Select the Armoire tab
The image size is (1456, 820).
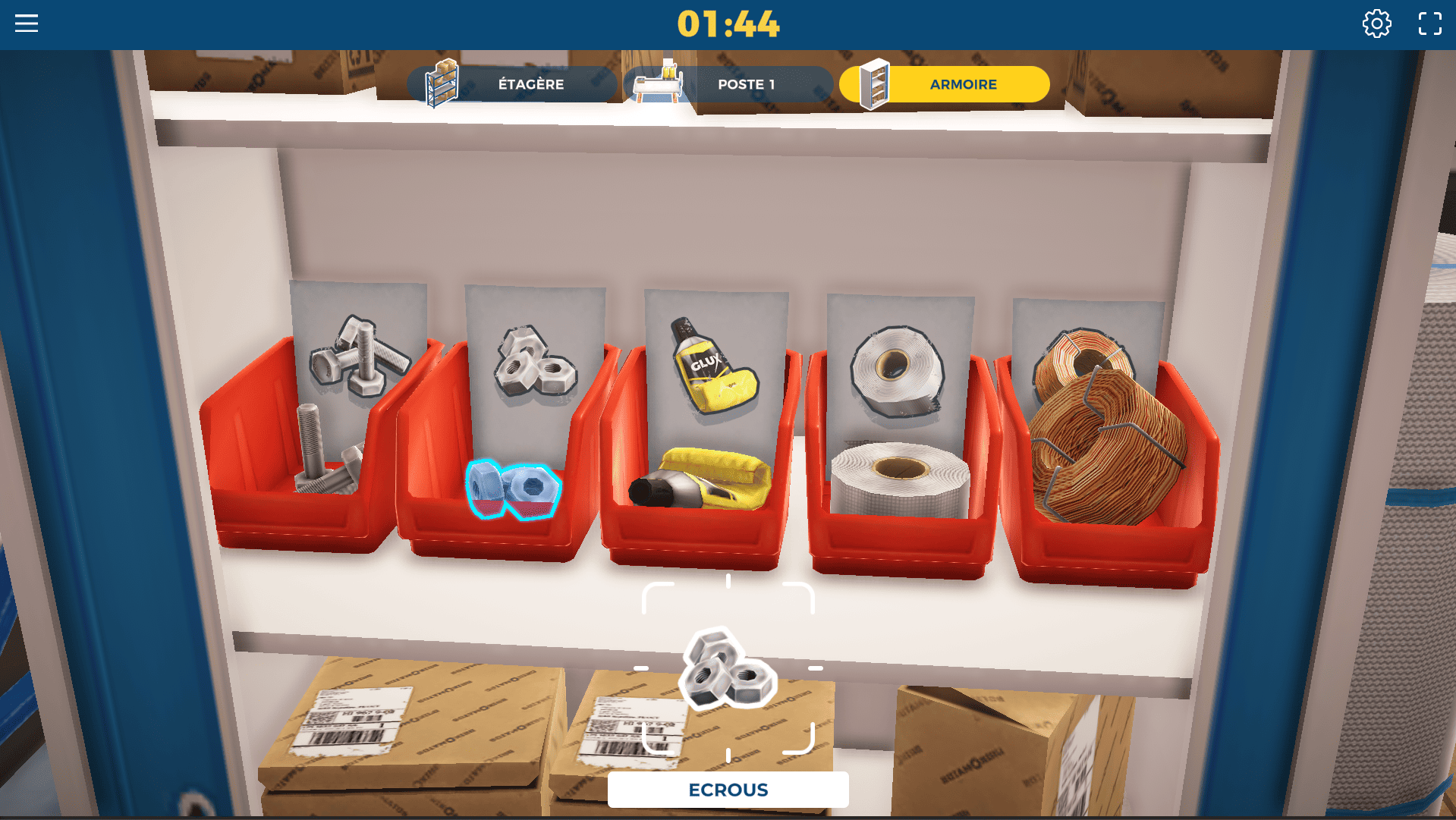point(945,84)
